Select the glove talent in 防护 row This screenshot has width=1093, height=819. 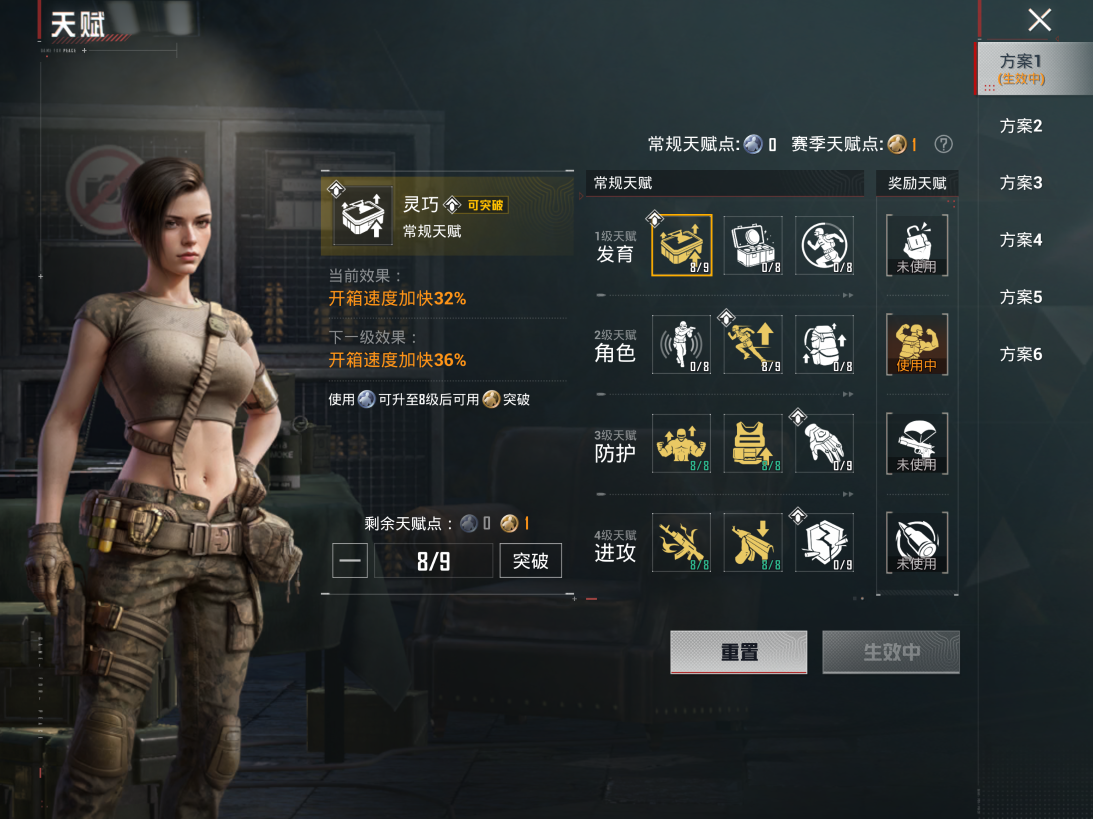pos(825,444)
